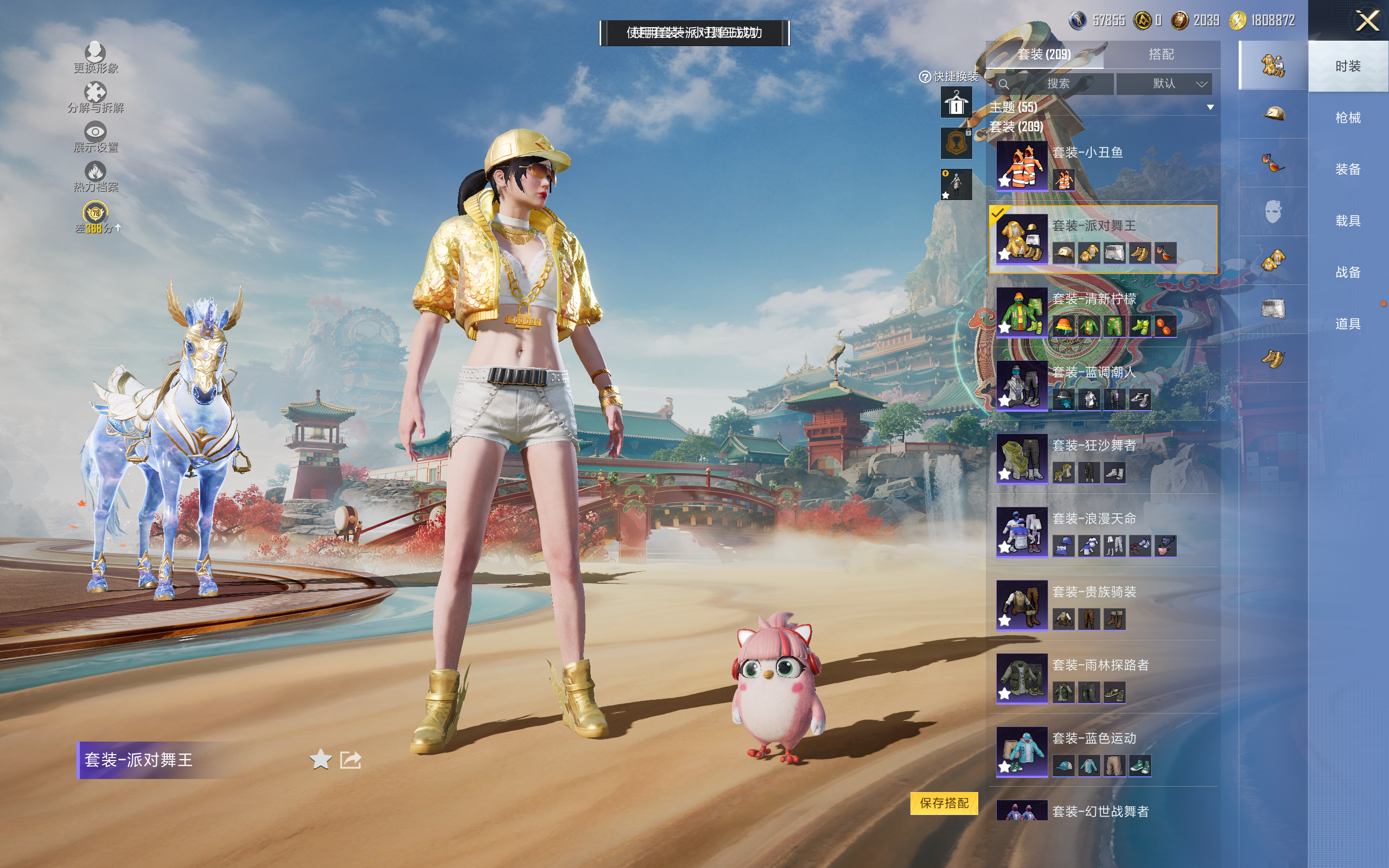Select the 装备 category
This screenshot has width=1389, height=868.
coord(1347,169)
